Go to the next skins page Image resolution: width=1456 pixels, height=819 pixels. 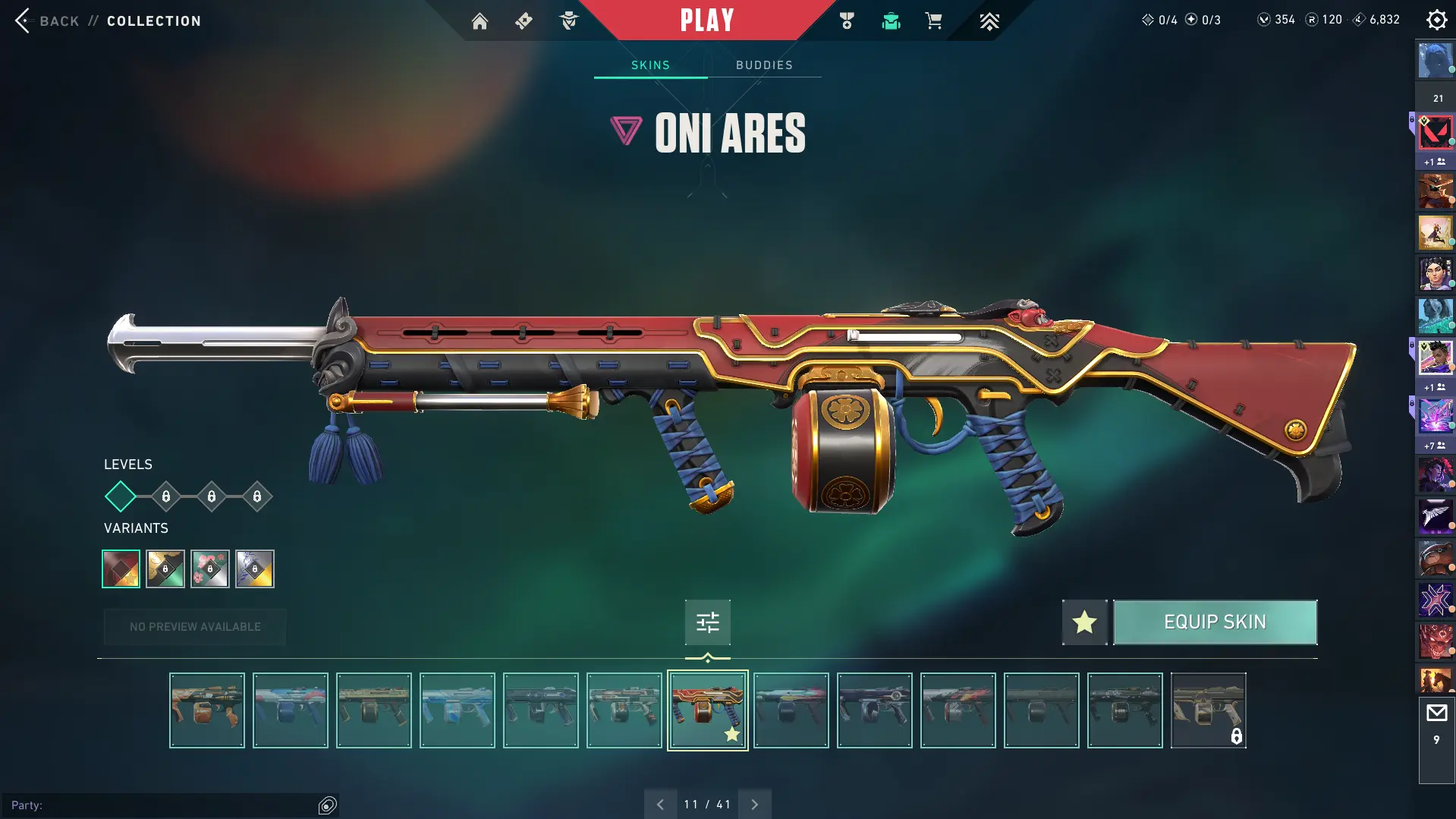coord(754,805)
